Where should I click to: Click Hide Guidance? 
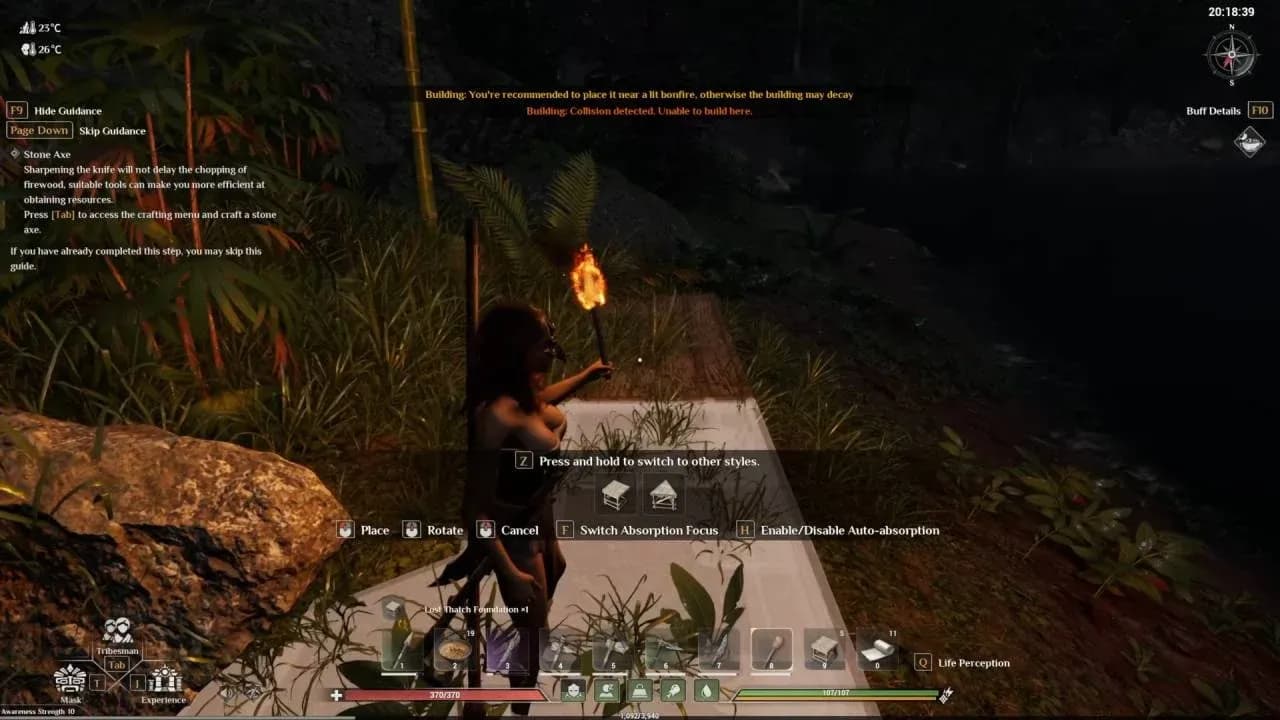(67, 110)
